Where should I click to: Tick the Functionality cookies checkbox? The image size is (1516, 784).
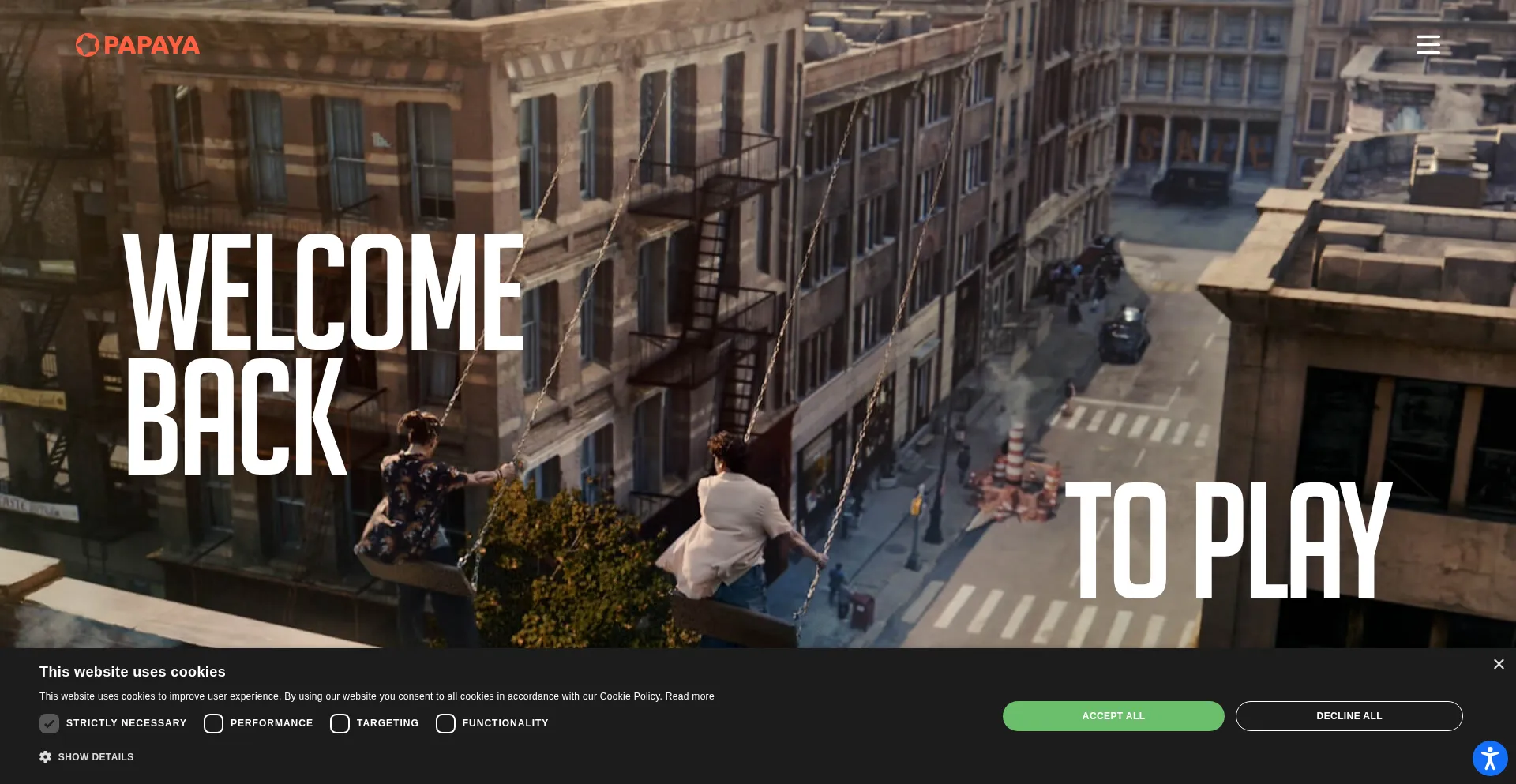pyautogui.click(x=445, y=723)
